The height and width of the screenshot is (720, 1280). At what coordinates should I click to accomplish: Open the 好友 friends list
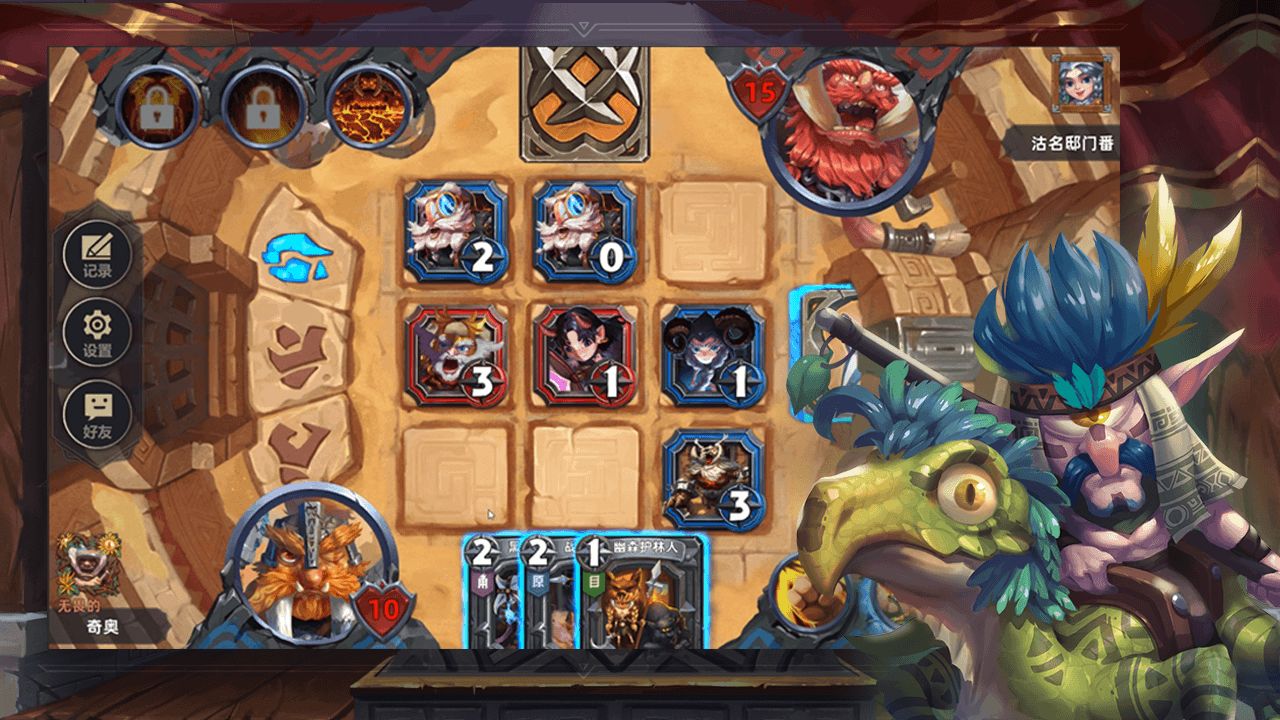[97, 416]
